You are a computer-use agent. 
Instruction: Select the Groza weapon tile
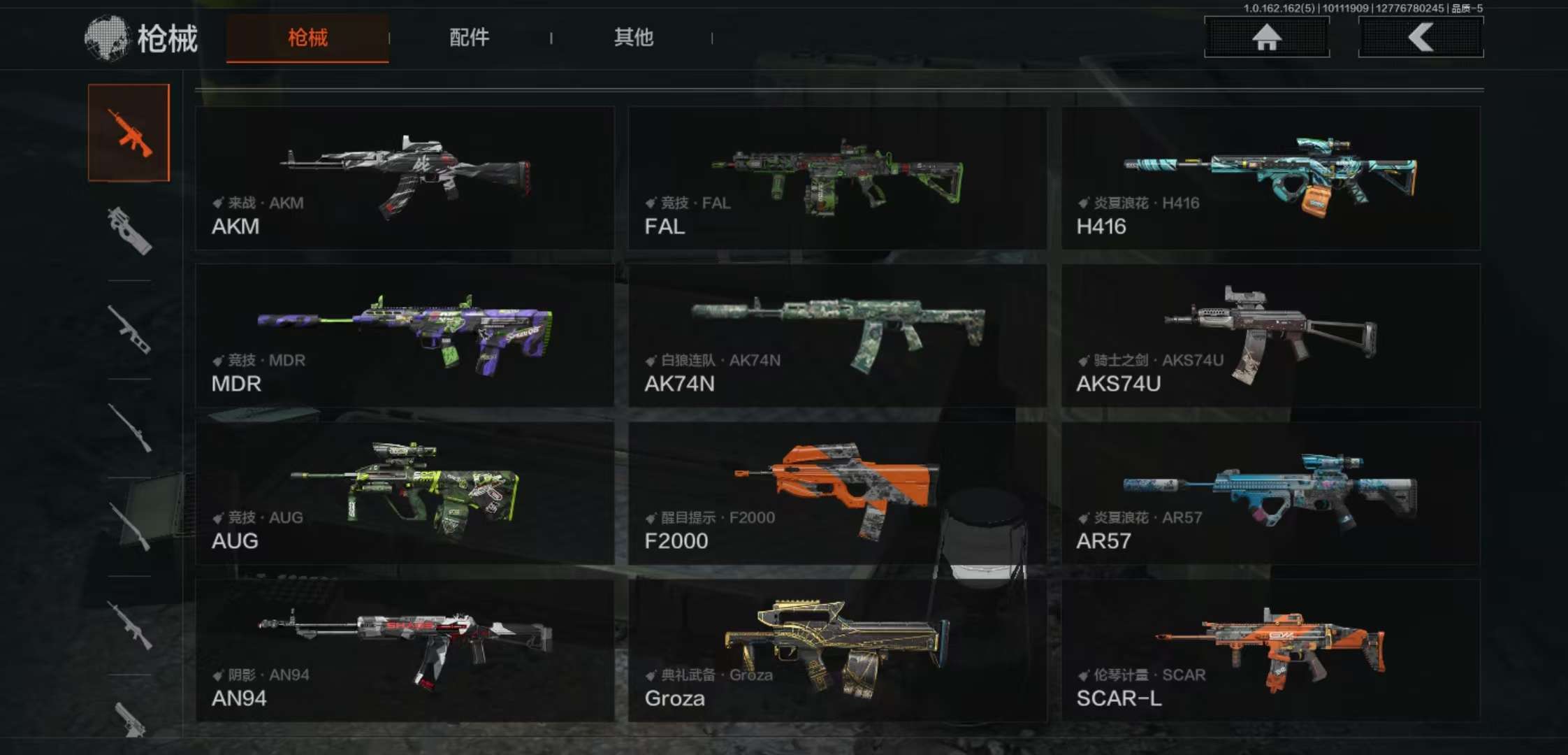coord(837,650)
